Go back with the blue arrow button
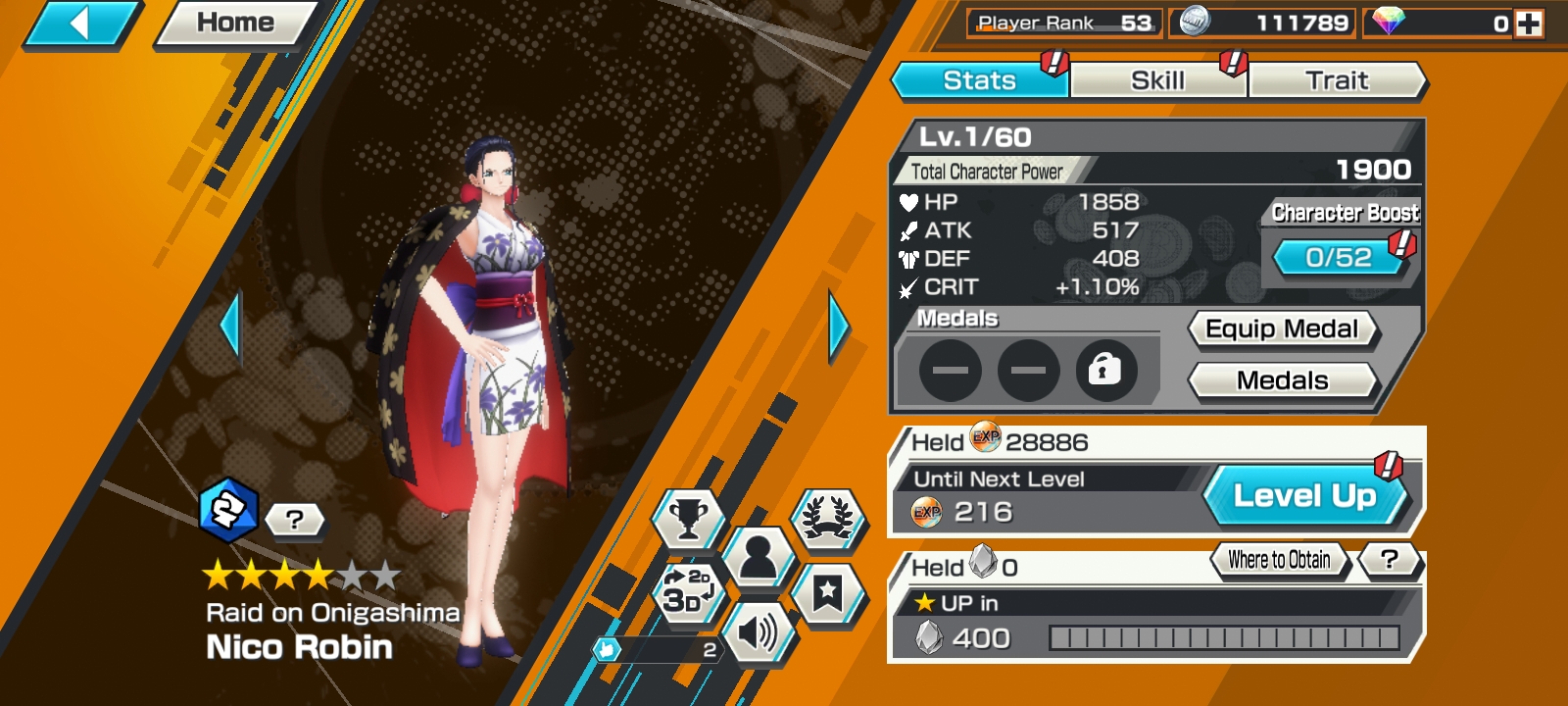 [80, 23]
